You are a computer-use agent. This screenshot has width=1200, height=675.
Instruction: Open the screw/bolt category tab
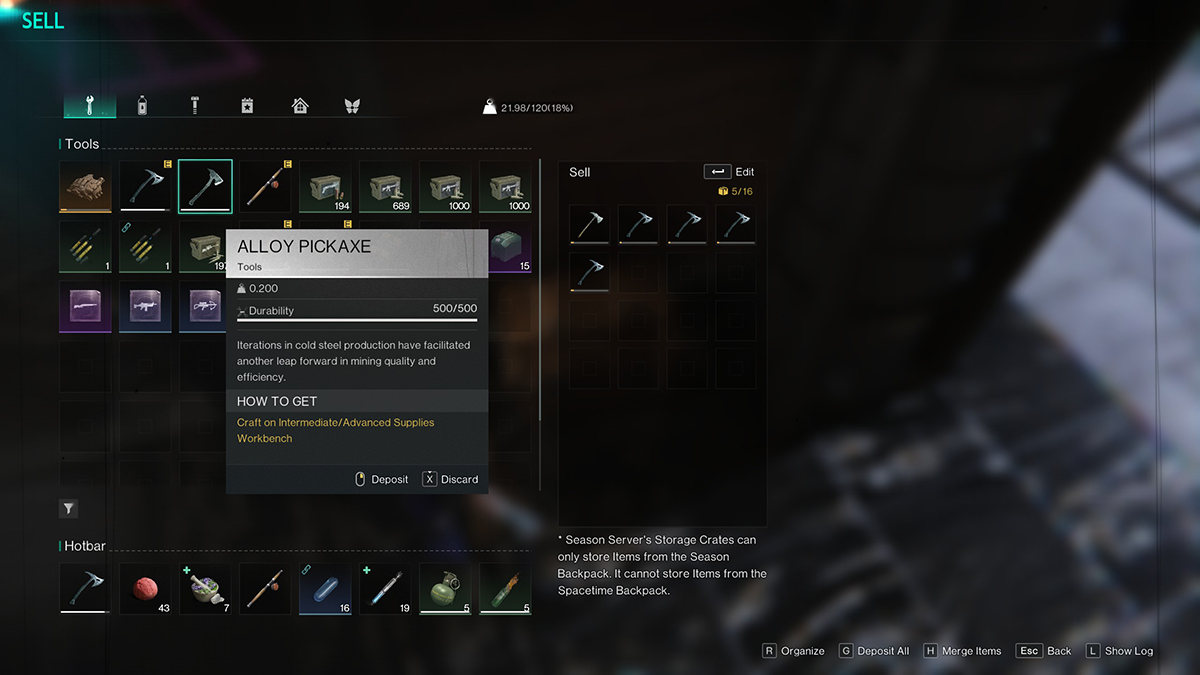(x=195, y=106)
